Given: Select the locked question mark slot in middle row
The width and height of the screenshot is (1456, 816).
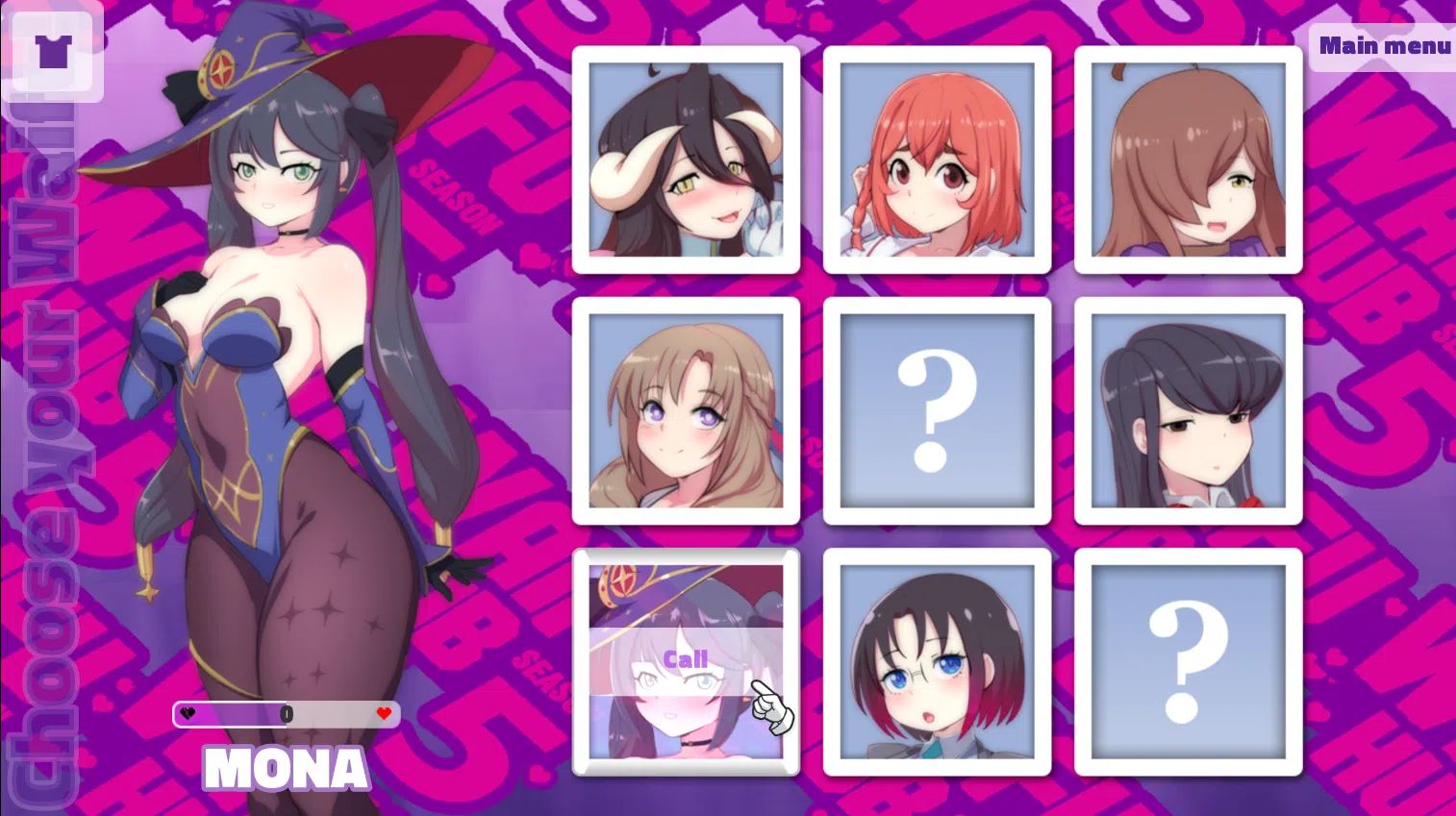Looking at the screenshot, I should (x=936, y=408).
